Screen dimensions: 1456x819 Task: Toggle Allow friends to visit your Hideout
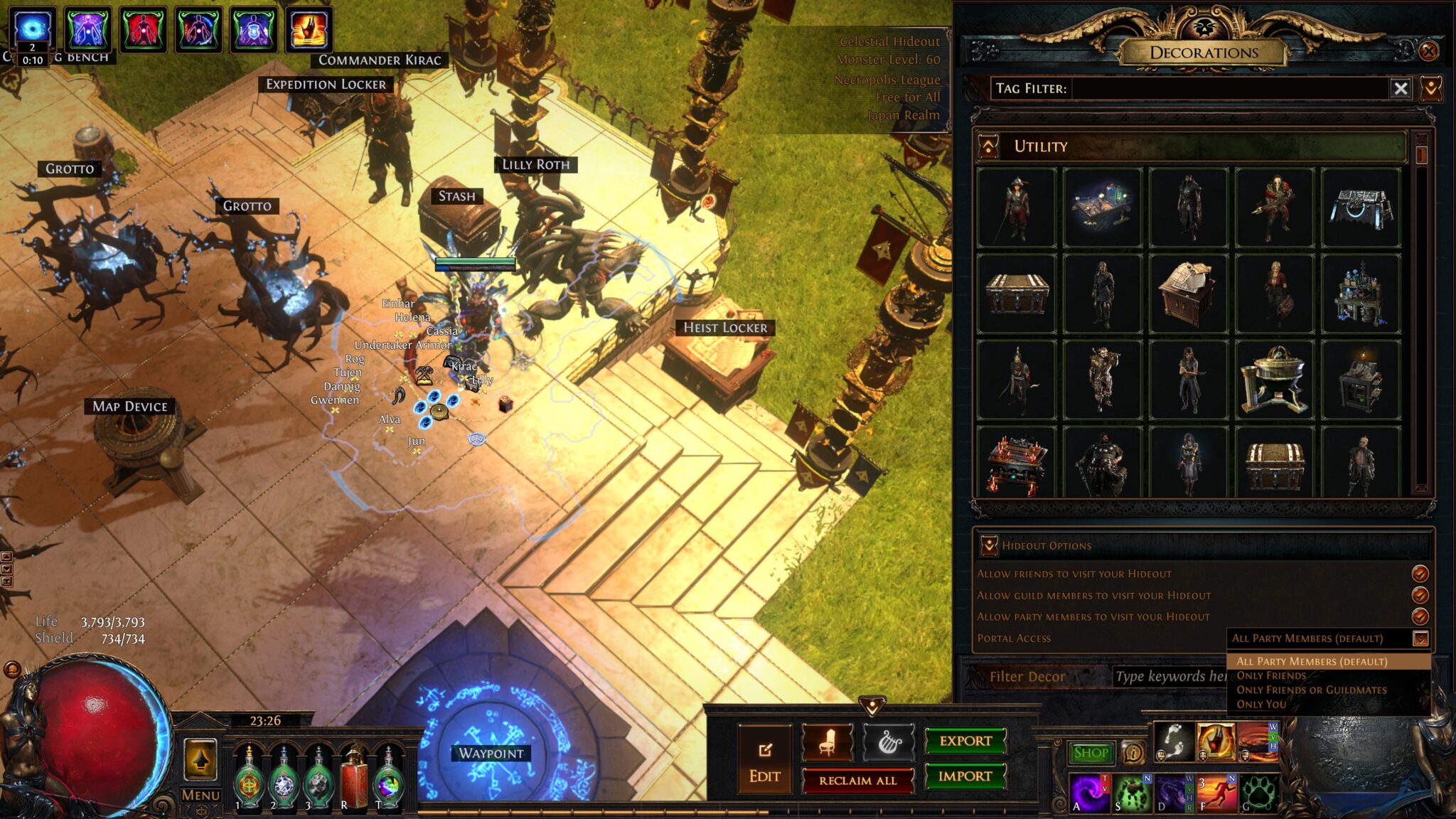[1420, 574]
